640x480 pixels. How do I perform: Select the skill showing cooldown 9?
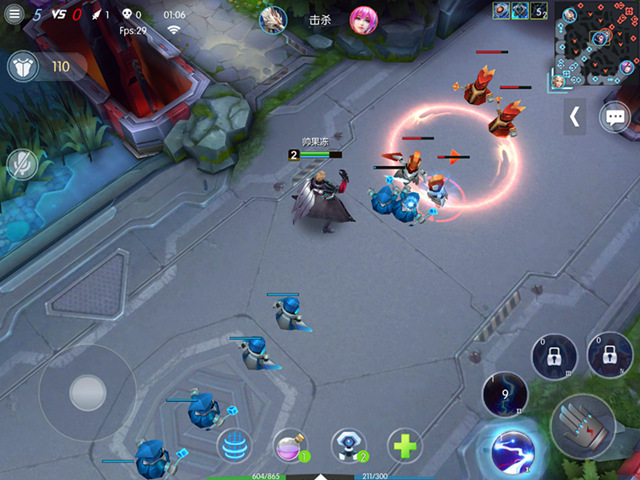(x=505, y=394)
